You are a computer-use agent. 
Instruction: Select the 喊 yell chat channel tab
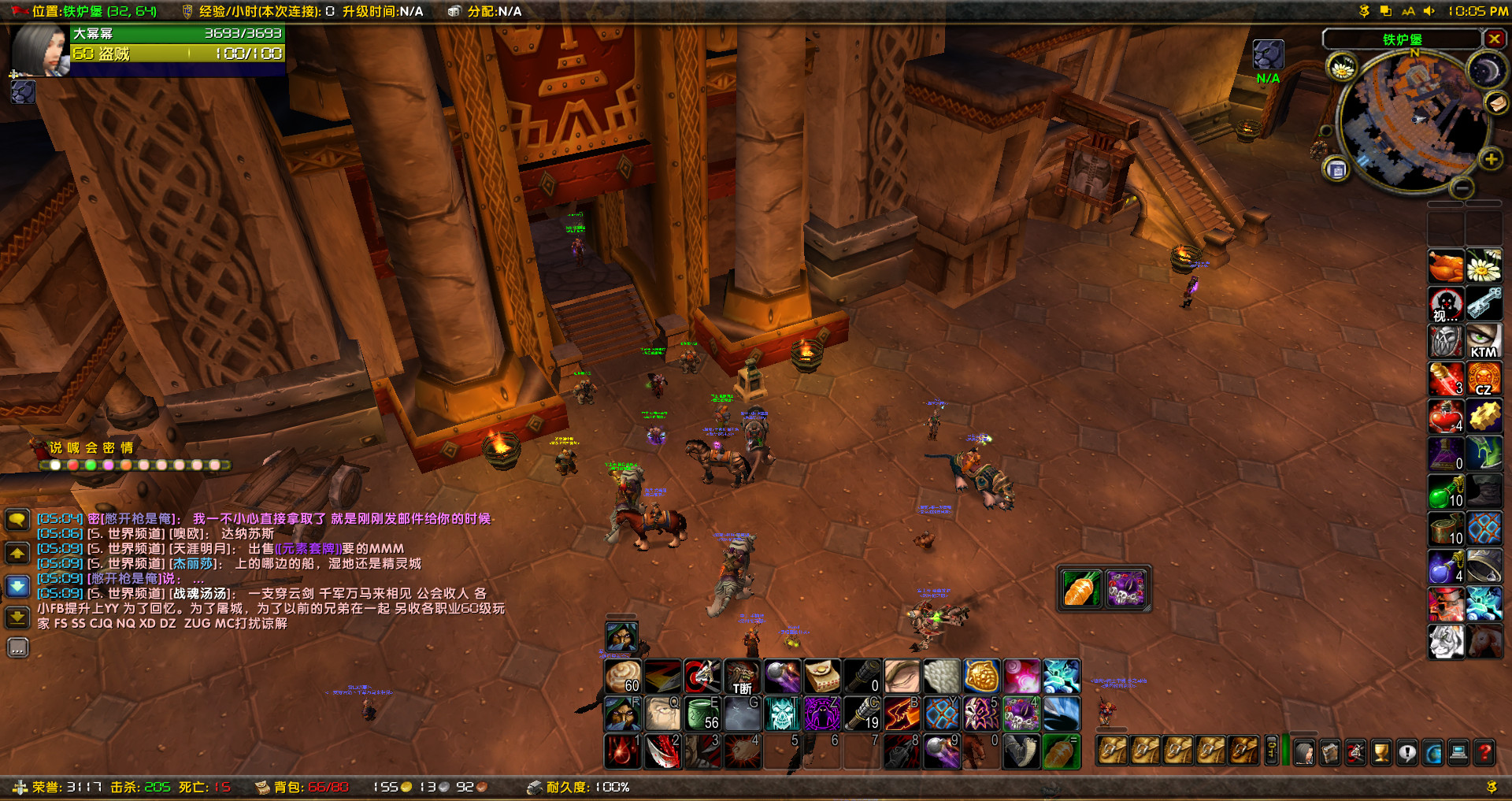[73, 447]
